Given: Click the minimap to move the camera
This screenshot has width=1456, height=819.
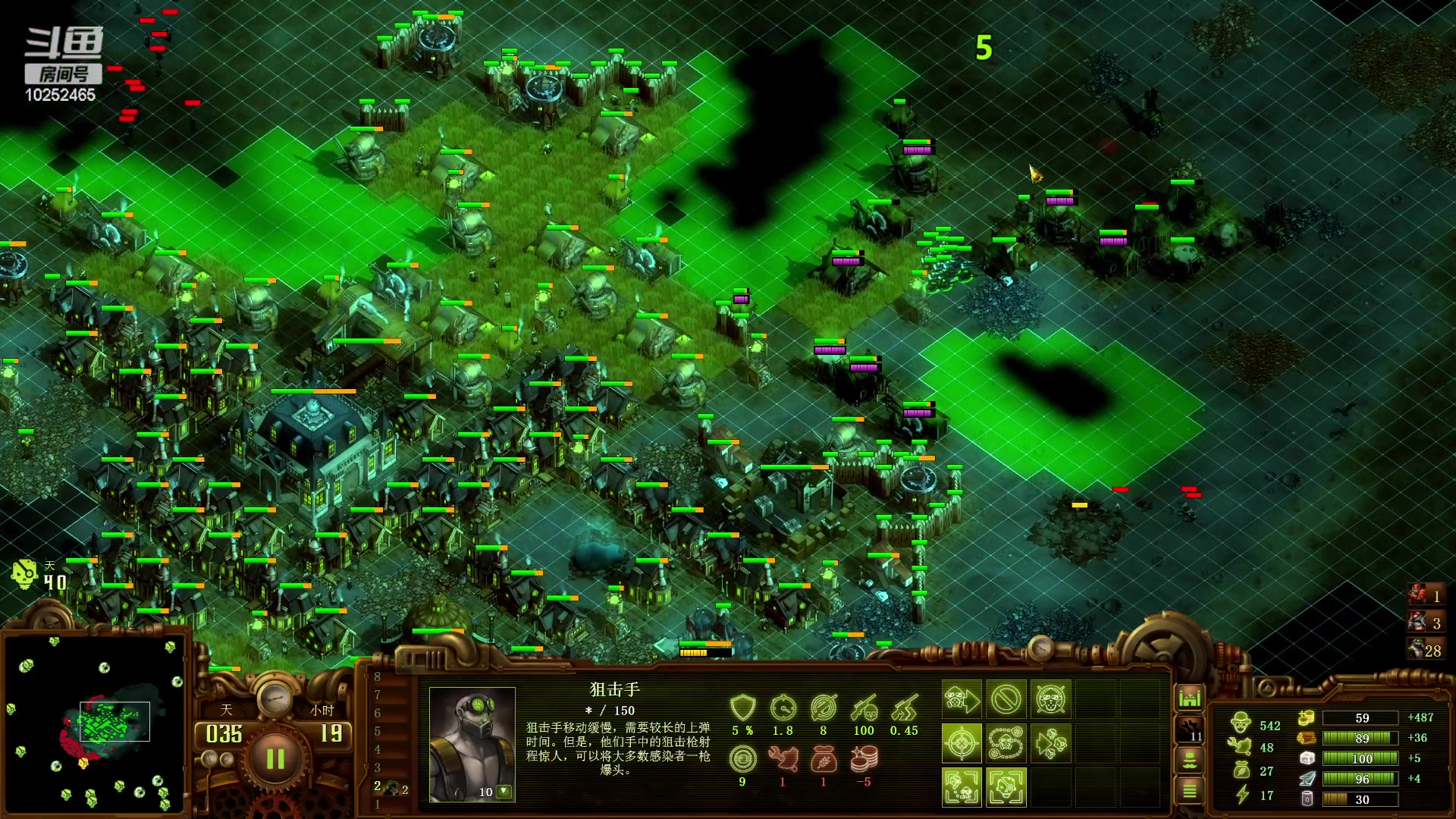Looking at the screenshot, I should pos(94,723).
